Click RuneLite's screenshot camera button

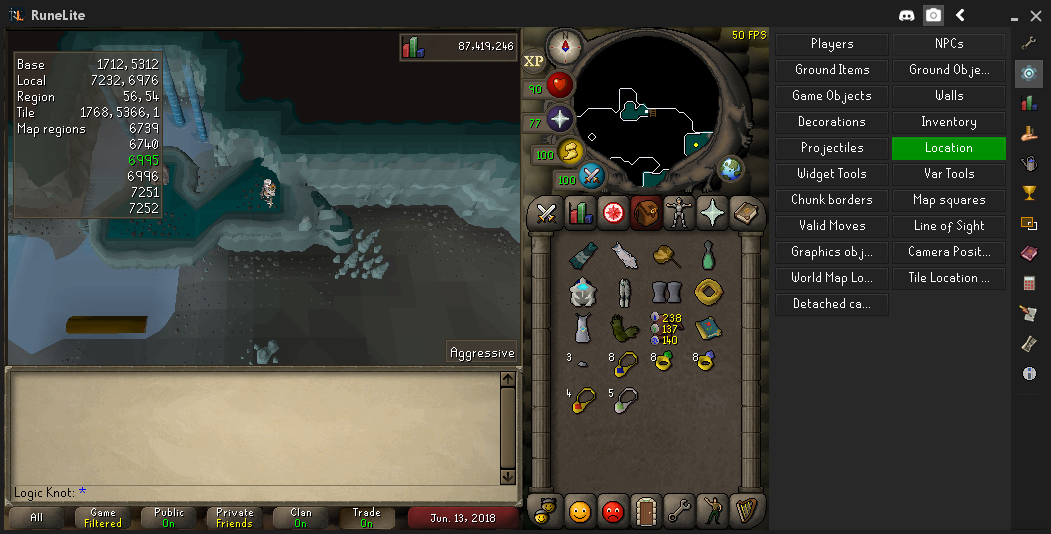click(933, 15)
